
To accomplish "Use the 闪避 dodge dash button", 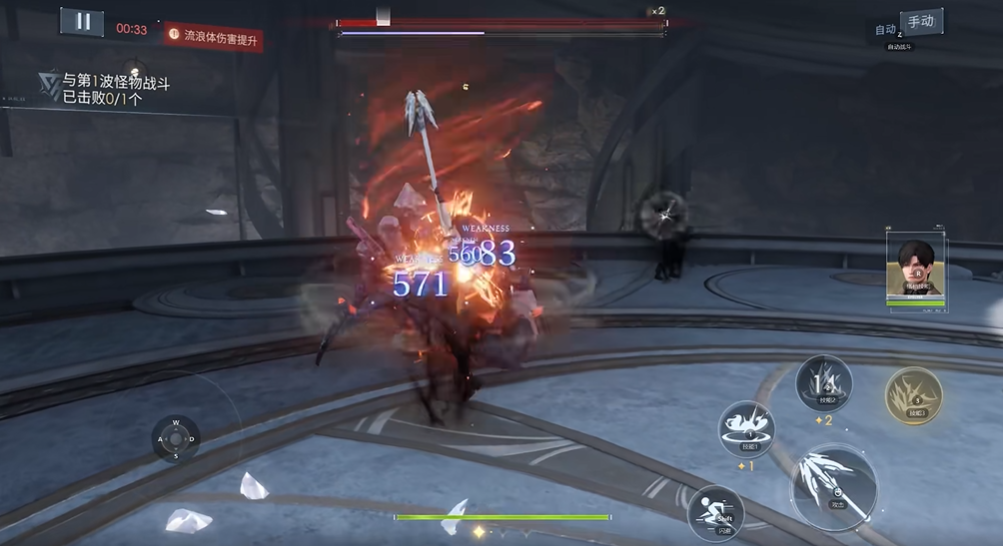I will (716, 510).
